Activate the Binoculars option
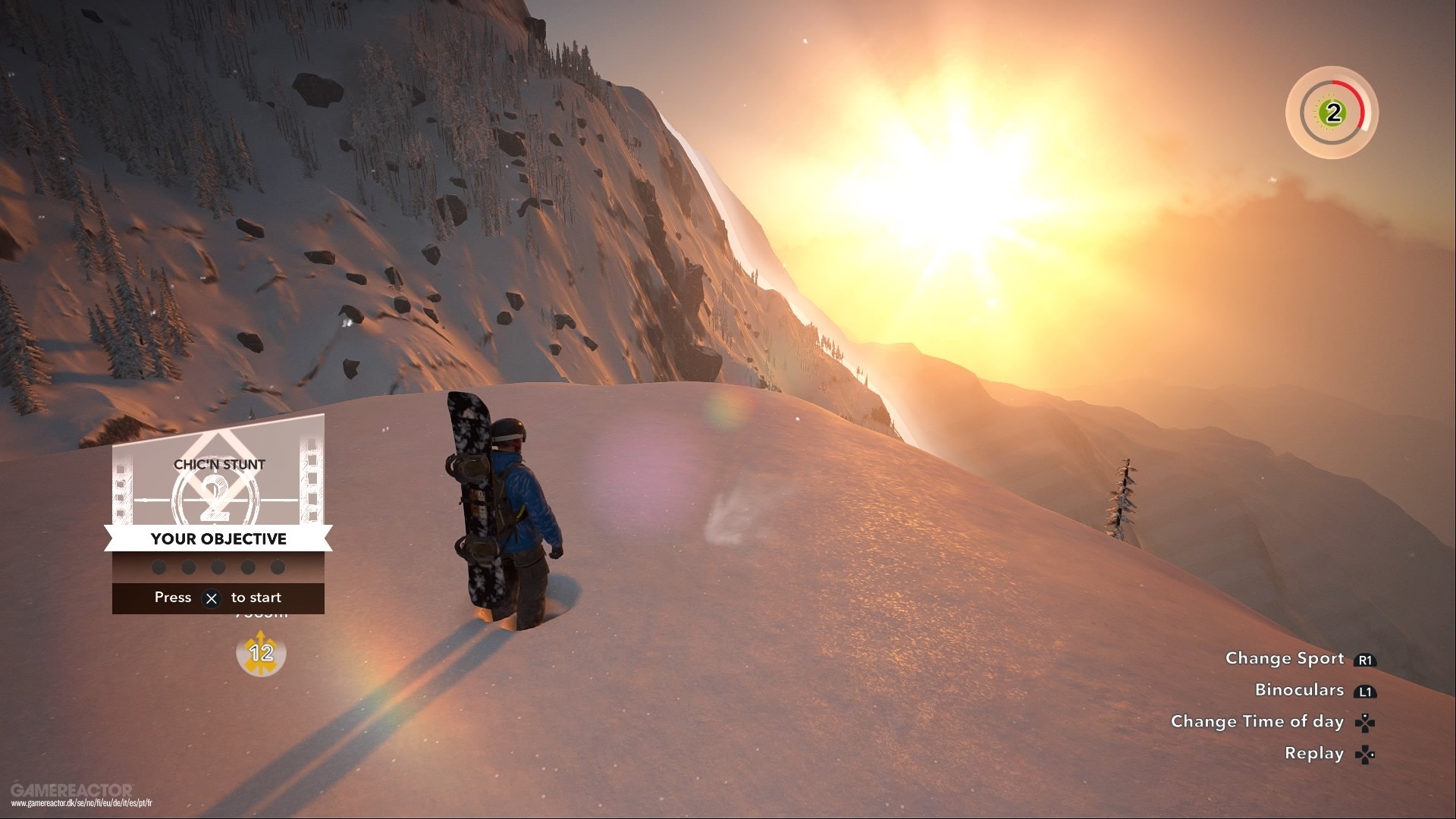The image size is (1456, 819). pyautogui.click(x=1300, y=689)
